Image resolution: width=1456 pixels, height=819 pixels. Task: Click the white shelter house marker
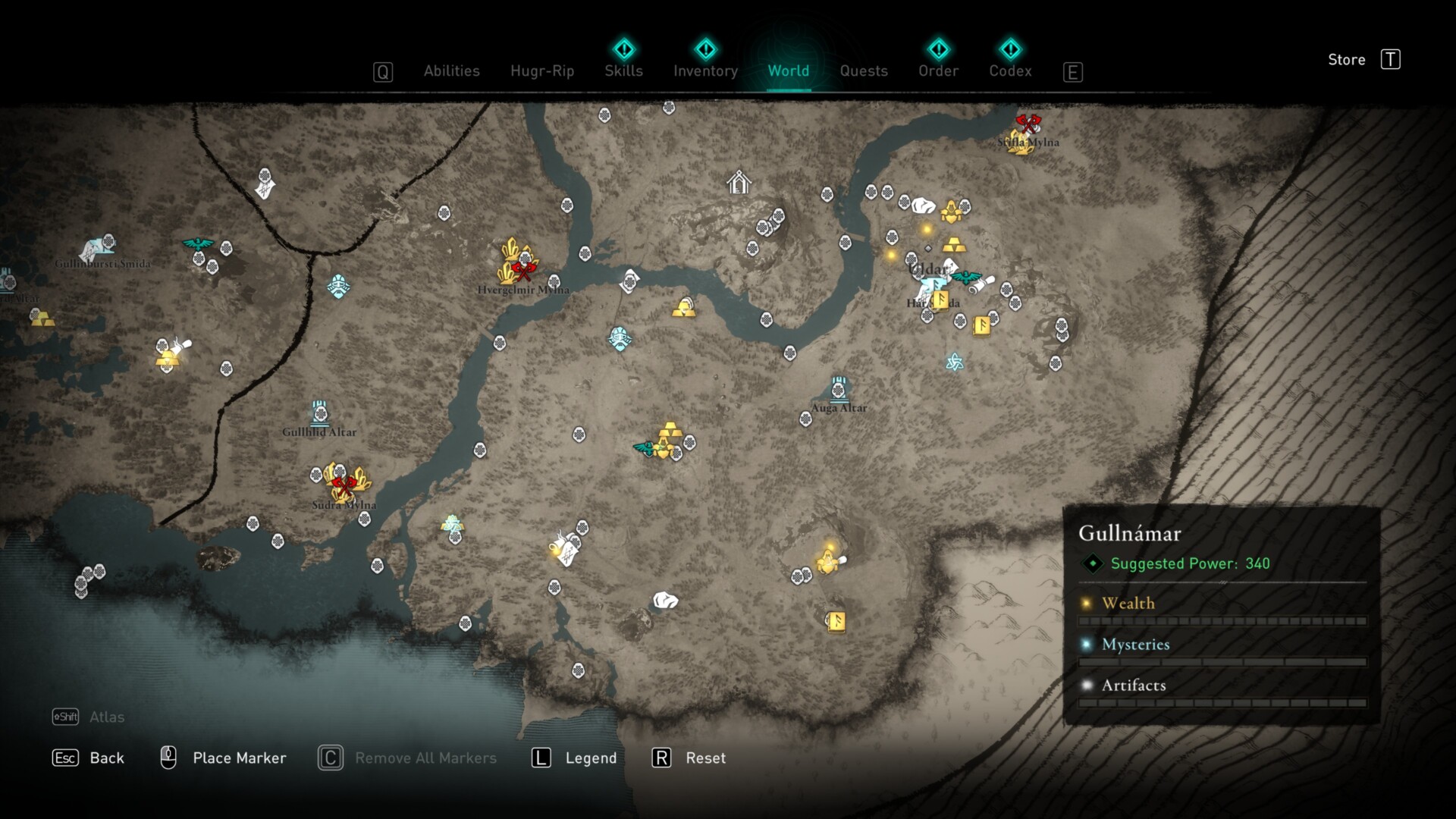pyautogui.click(x=738, y=183)
